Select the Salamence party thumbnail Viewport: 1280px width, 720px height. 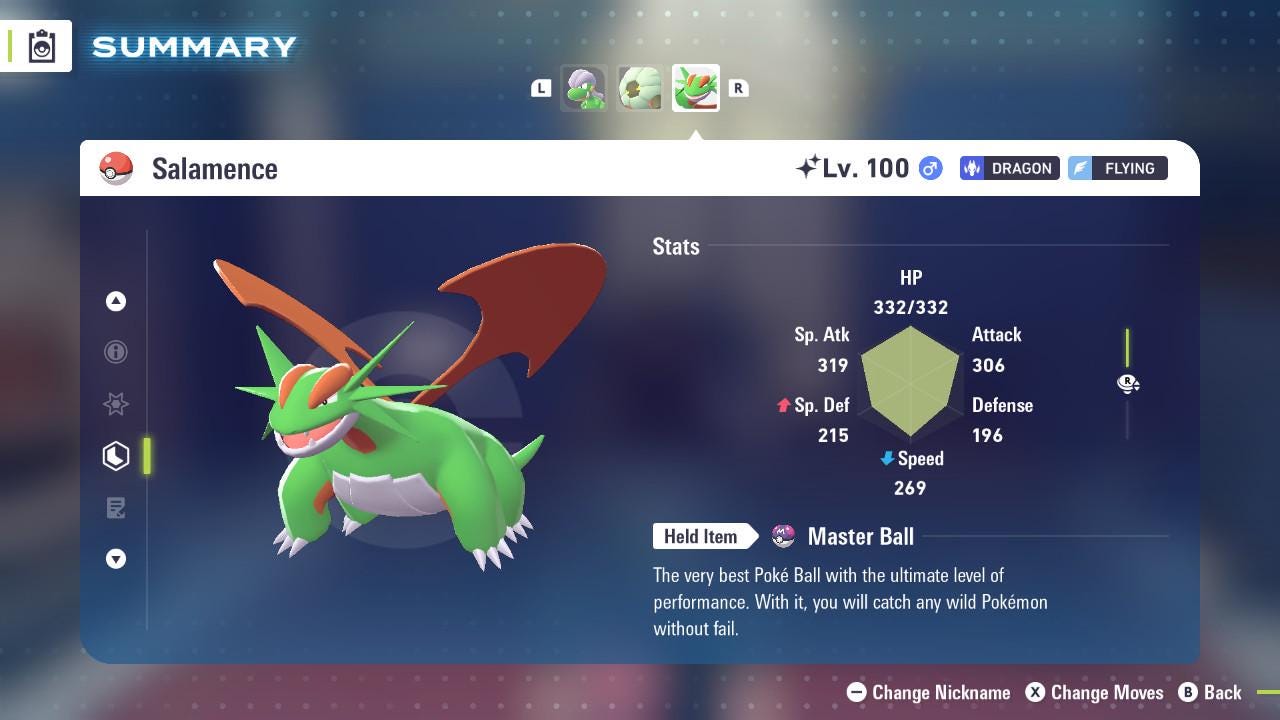coord(696,88)
